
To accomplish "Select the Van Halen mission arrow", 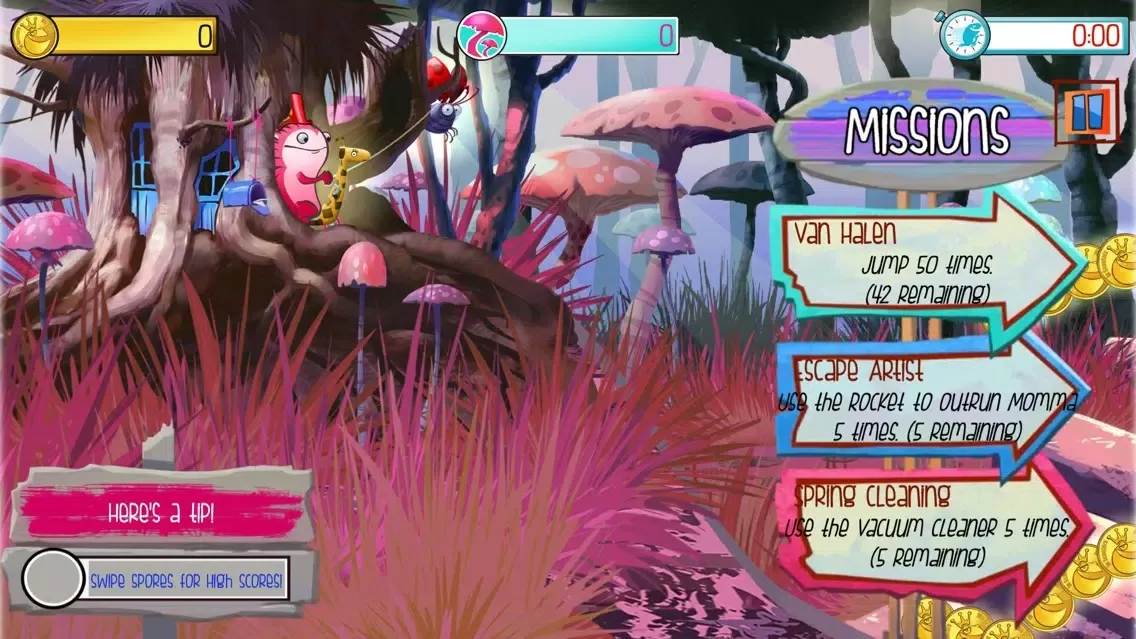I will coord(925,265).
